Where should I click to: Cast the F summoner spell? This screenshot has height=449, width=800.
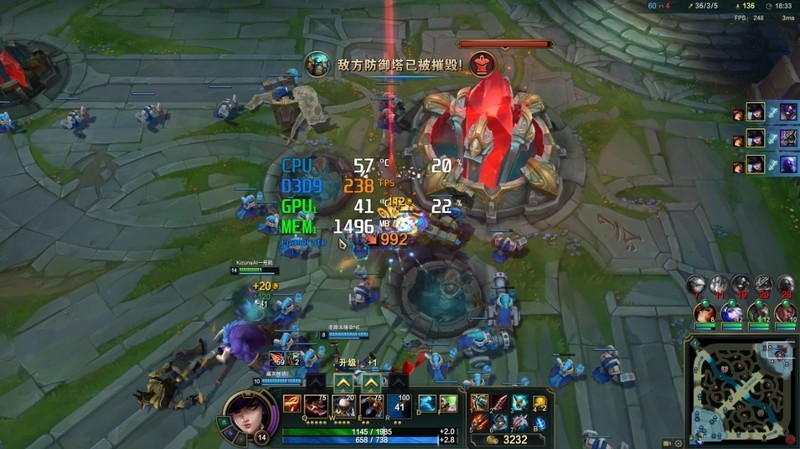pyautogui.click(x=447, y=403)
